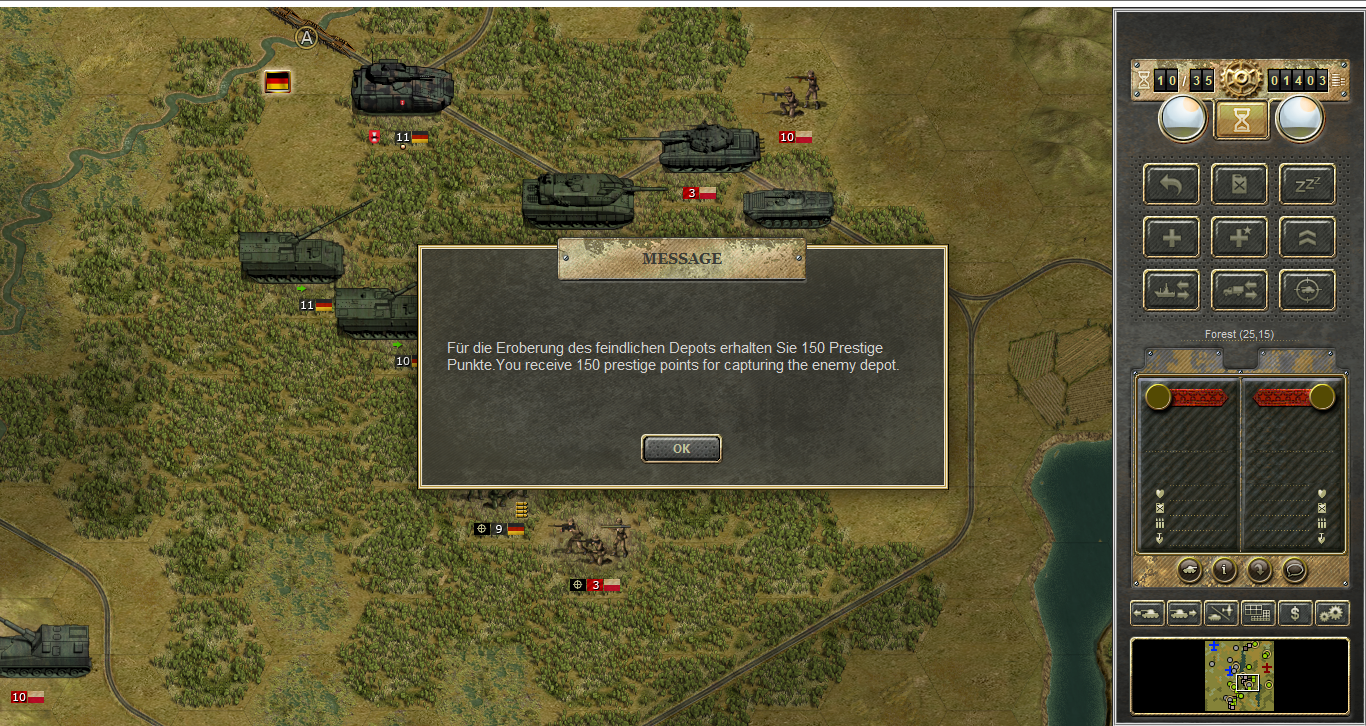Select the next unit tank arrow button

click(1184, 613)
